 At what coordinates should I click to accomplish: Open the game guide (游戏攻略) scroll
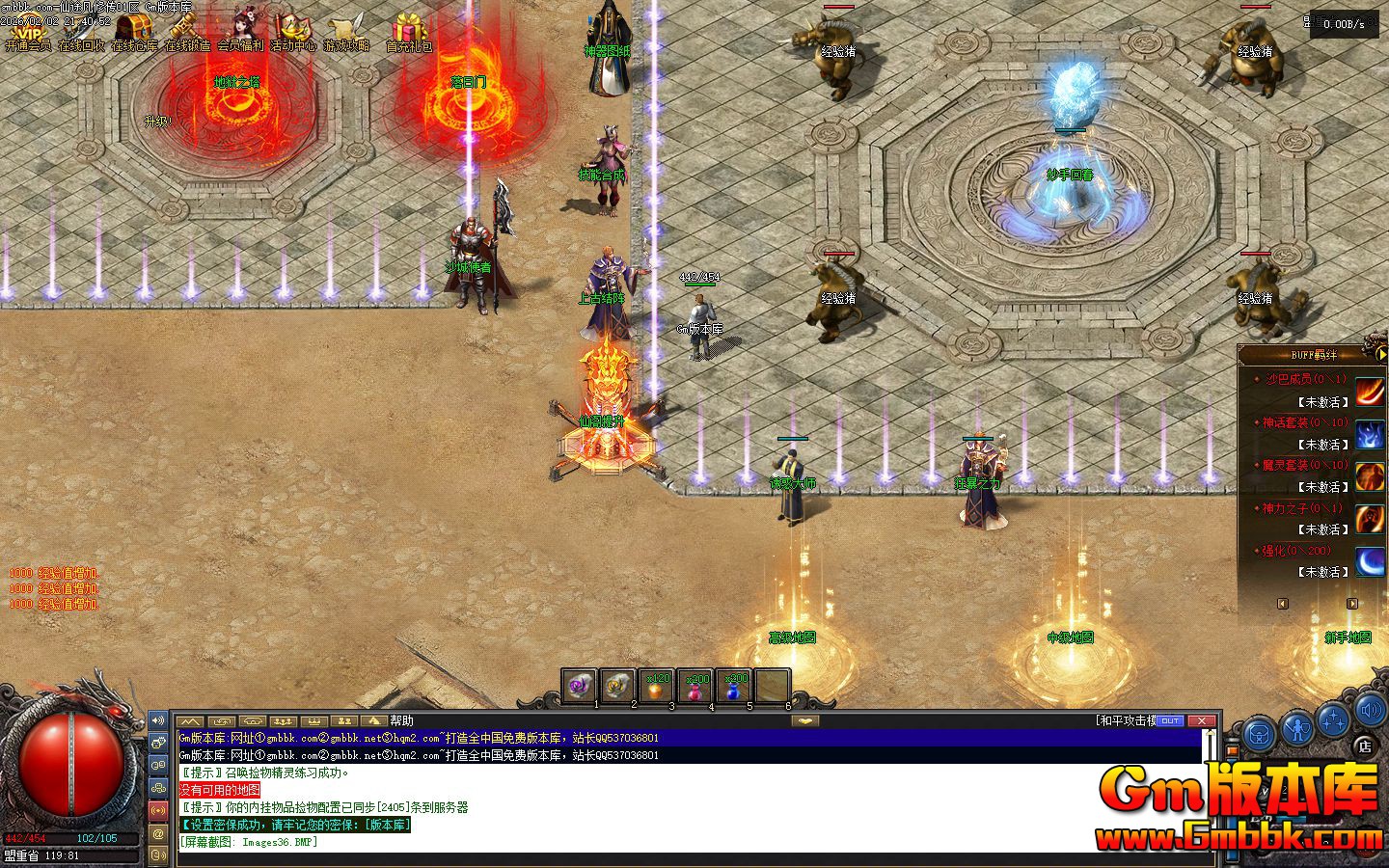(x=346, y=30)
